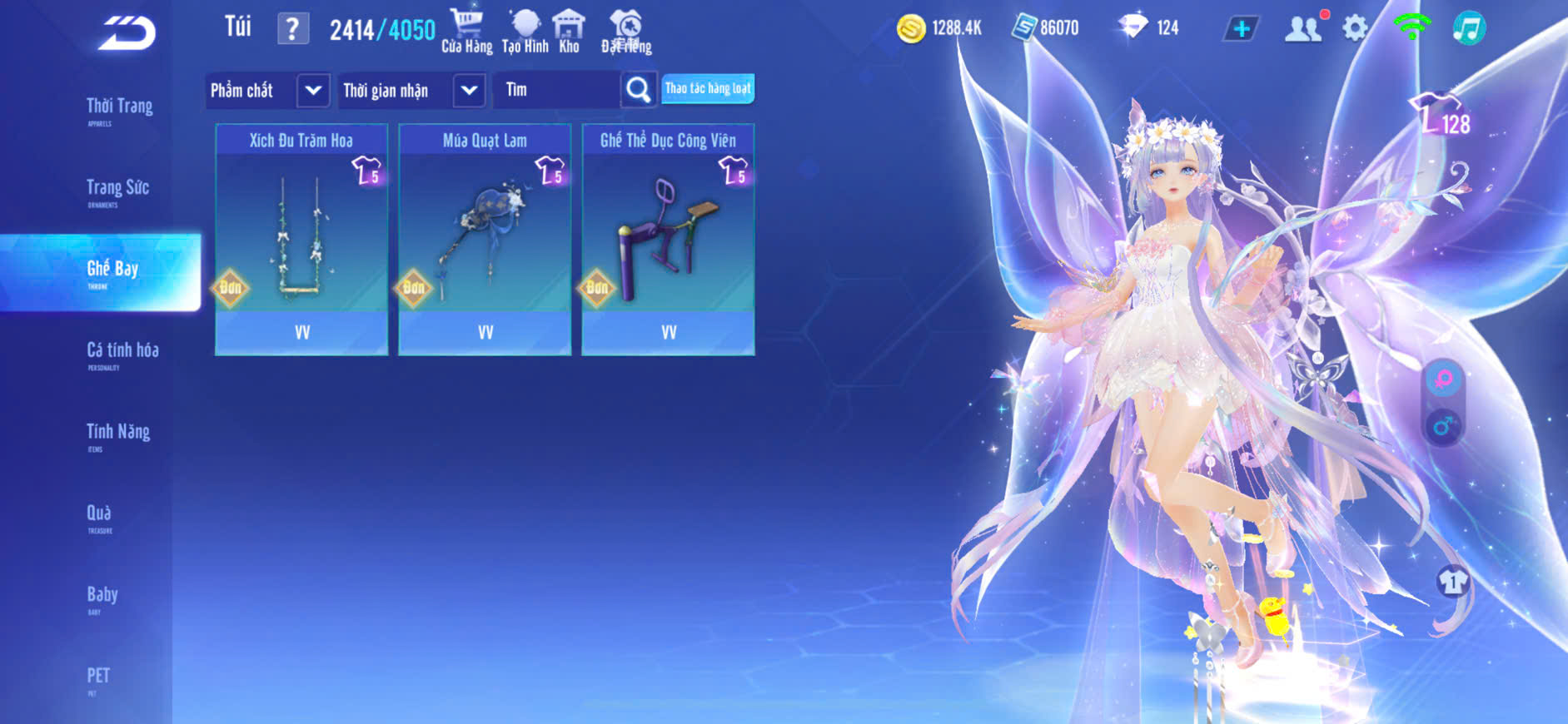The width and height of the screenshot is (1568, 724).
Task: Expand the Thời gian nhận dropdown
Action: (x=469, y=90)
